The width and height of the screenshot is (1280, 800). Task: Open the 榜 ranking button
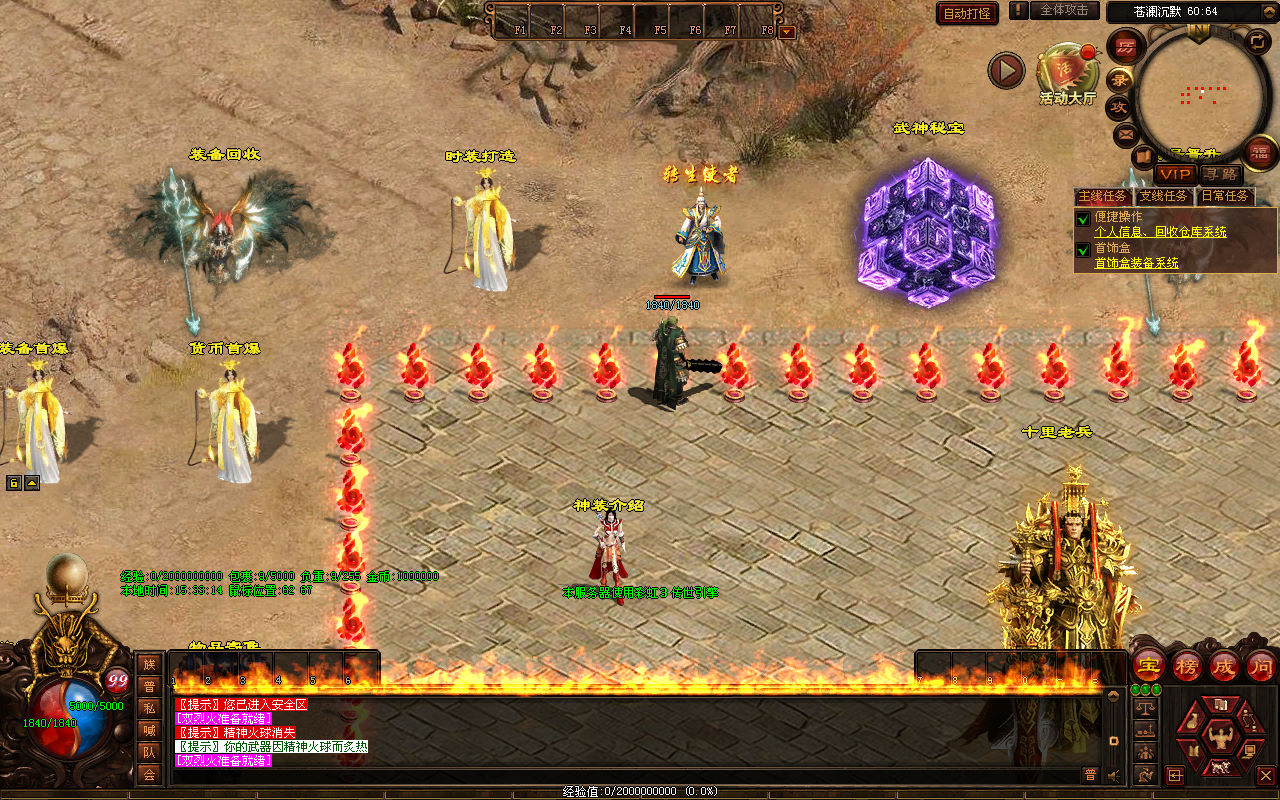tap(1187, 665)
